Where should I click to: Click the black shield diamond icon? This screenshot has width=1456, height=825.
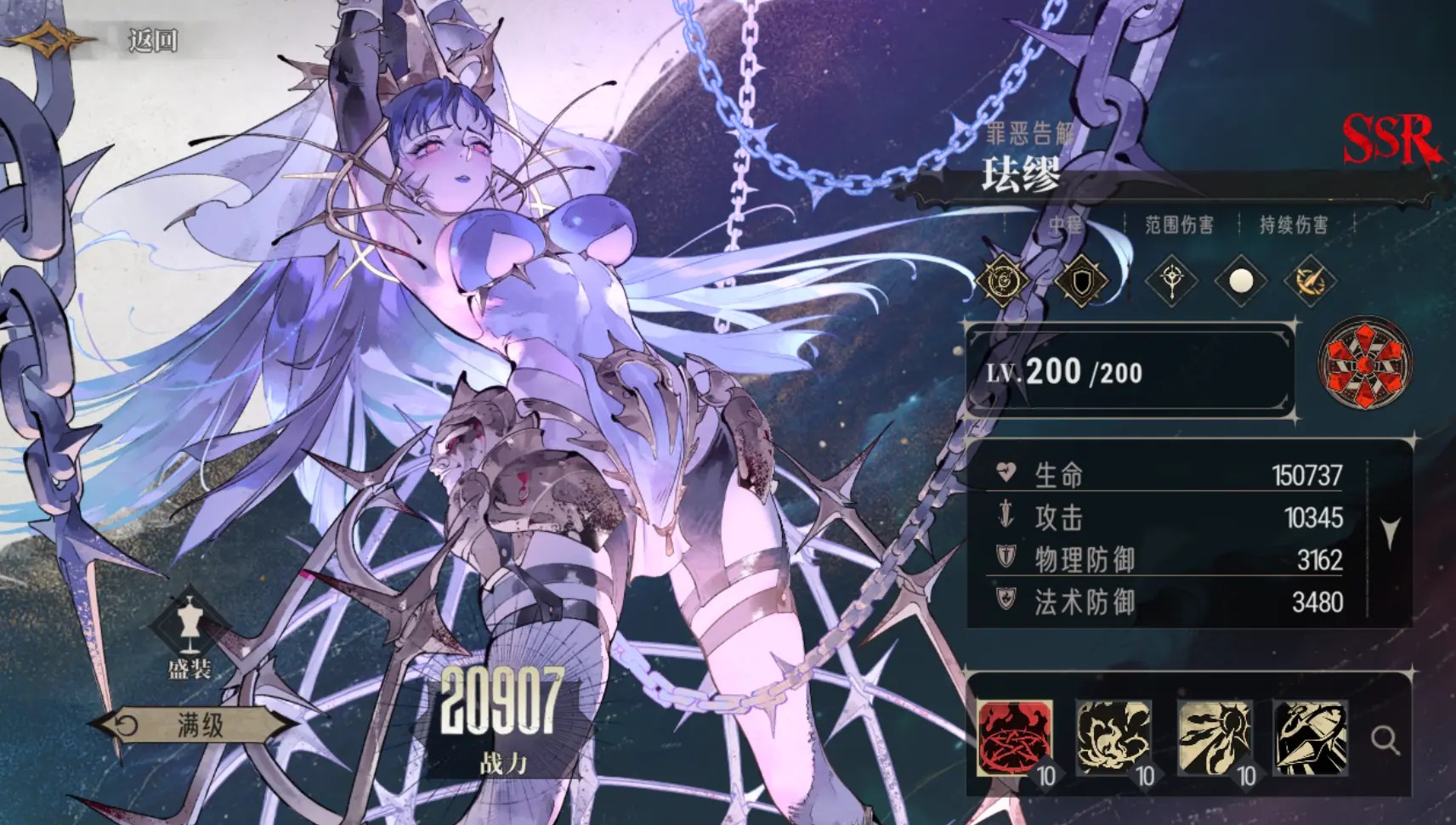pos(1081,280)
